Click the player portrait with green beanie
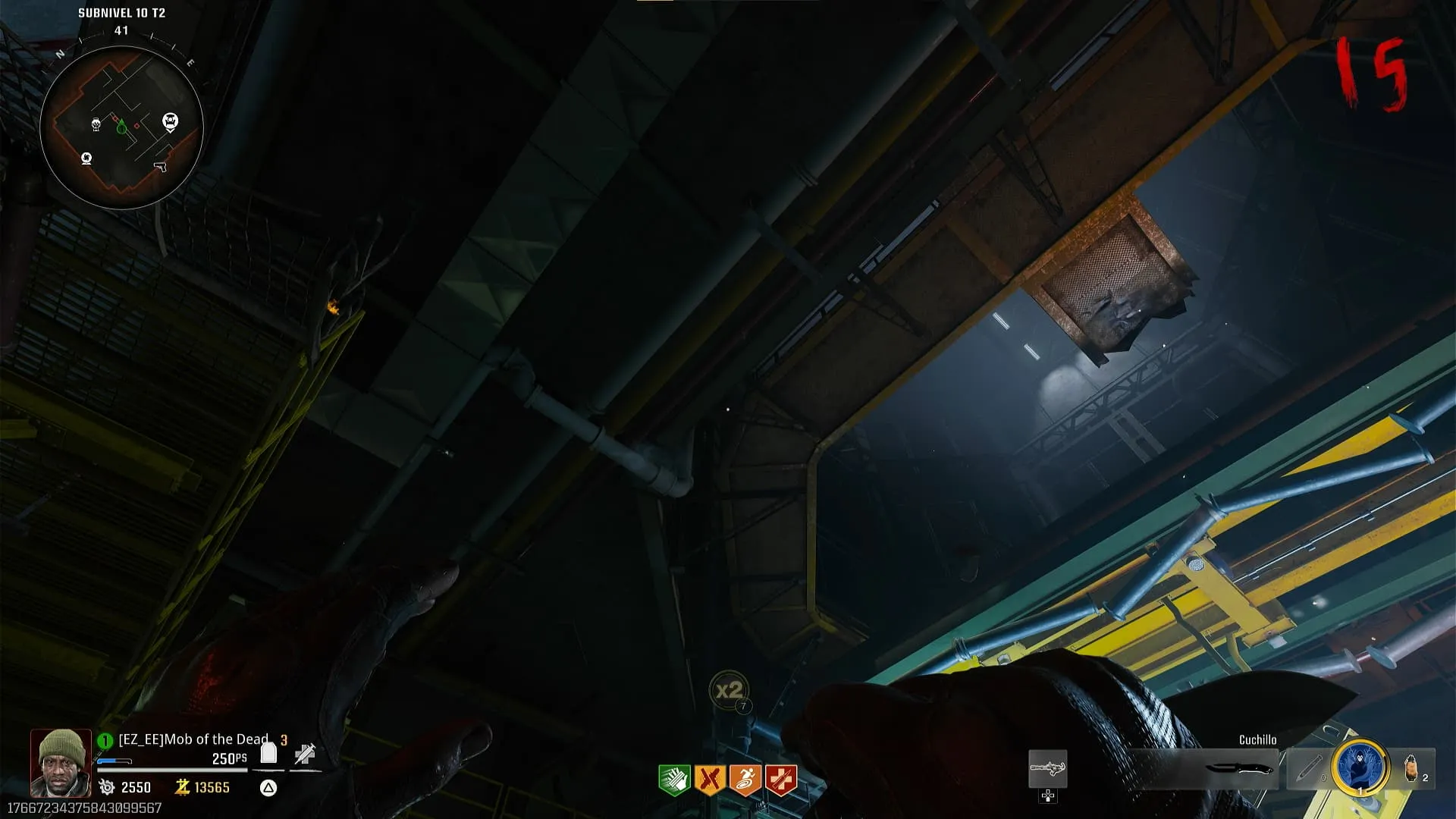Image resolution: width=1456 pixels, height=819 pixels. pos(61,762)
